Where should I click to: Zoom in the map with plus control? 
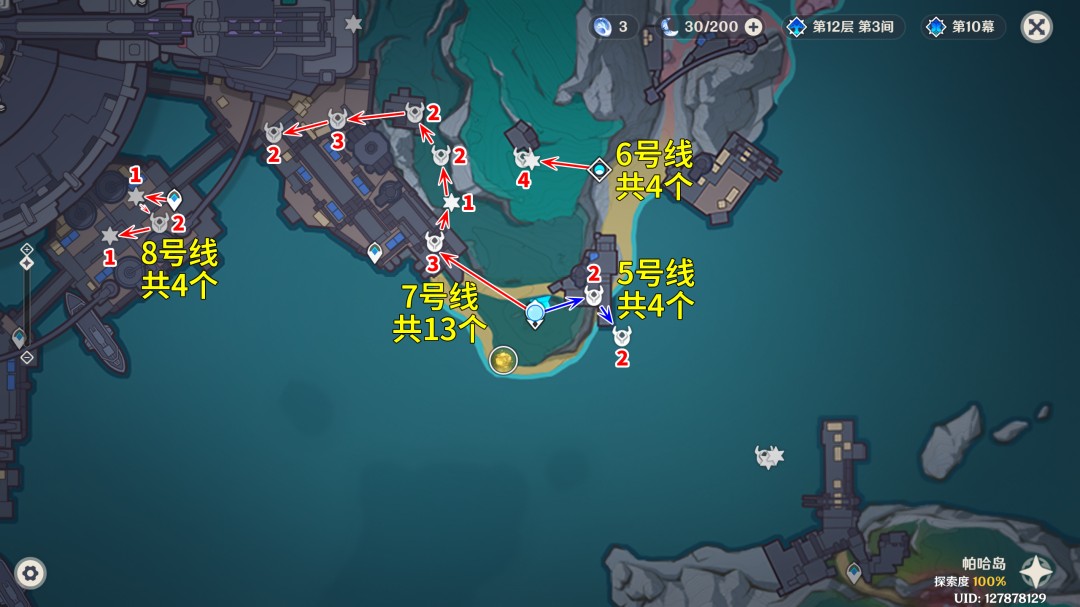click(27, 249)
